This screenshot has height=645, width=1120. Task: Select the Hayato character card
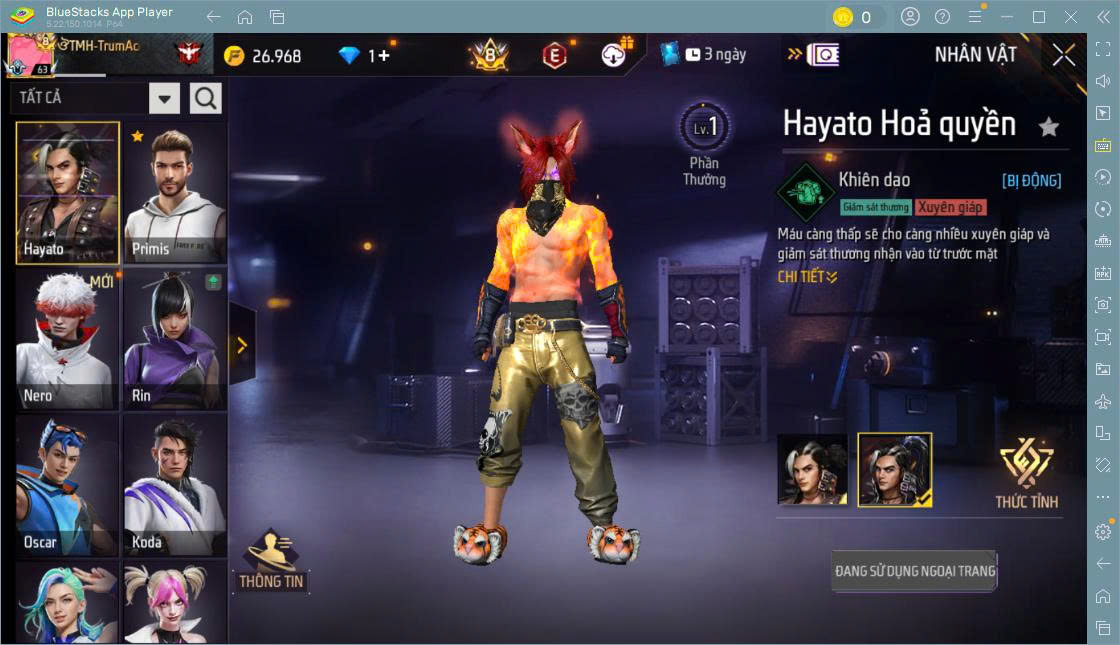(67, 193)
